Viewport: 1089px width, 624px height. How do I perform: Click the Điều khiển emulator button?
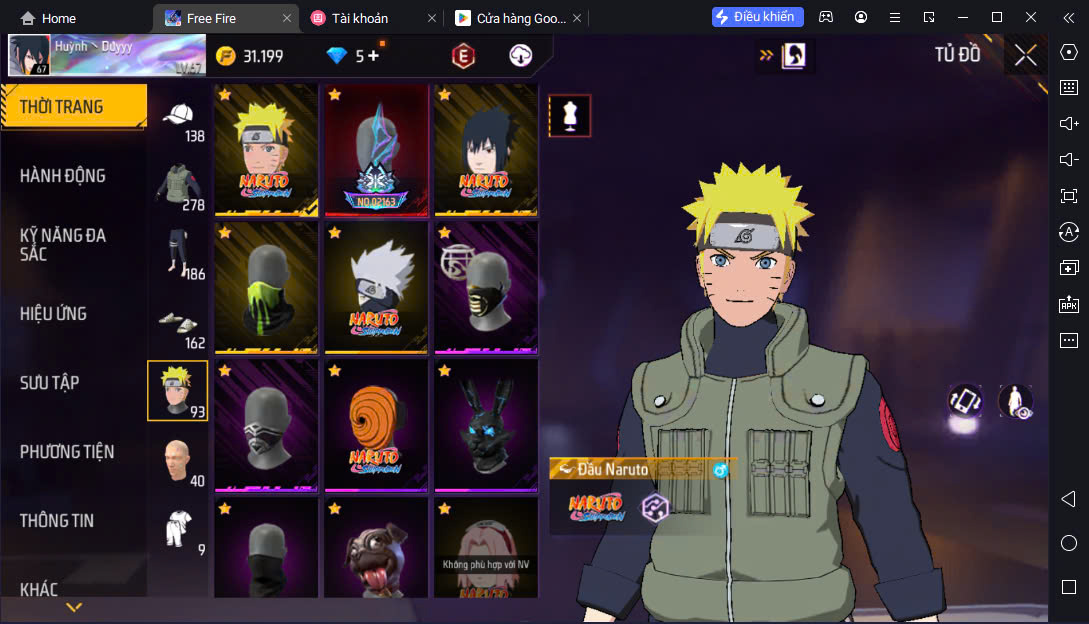[757, 17]
